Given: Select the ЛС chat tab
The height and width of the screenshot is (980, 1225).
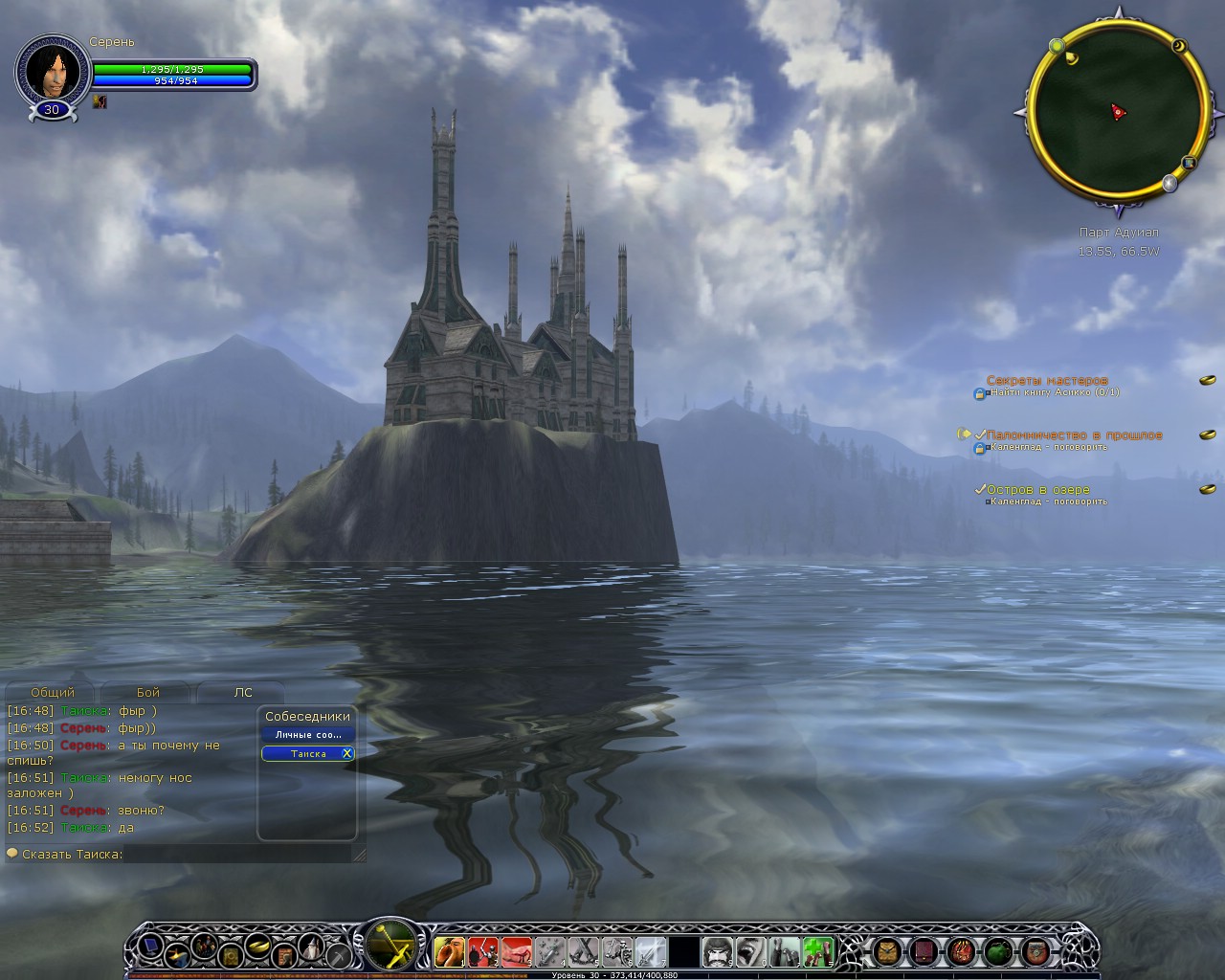Looking at the screenshot, I should [243, 692].
